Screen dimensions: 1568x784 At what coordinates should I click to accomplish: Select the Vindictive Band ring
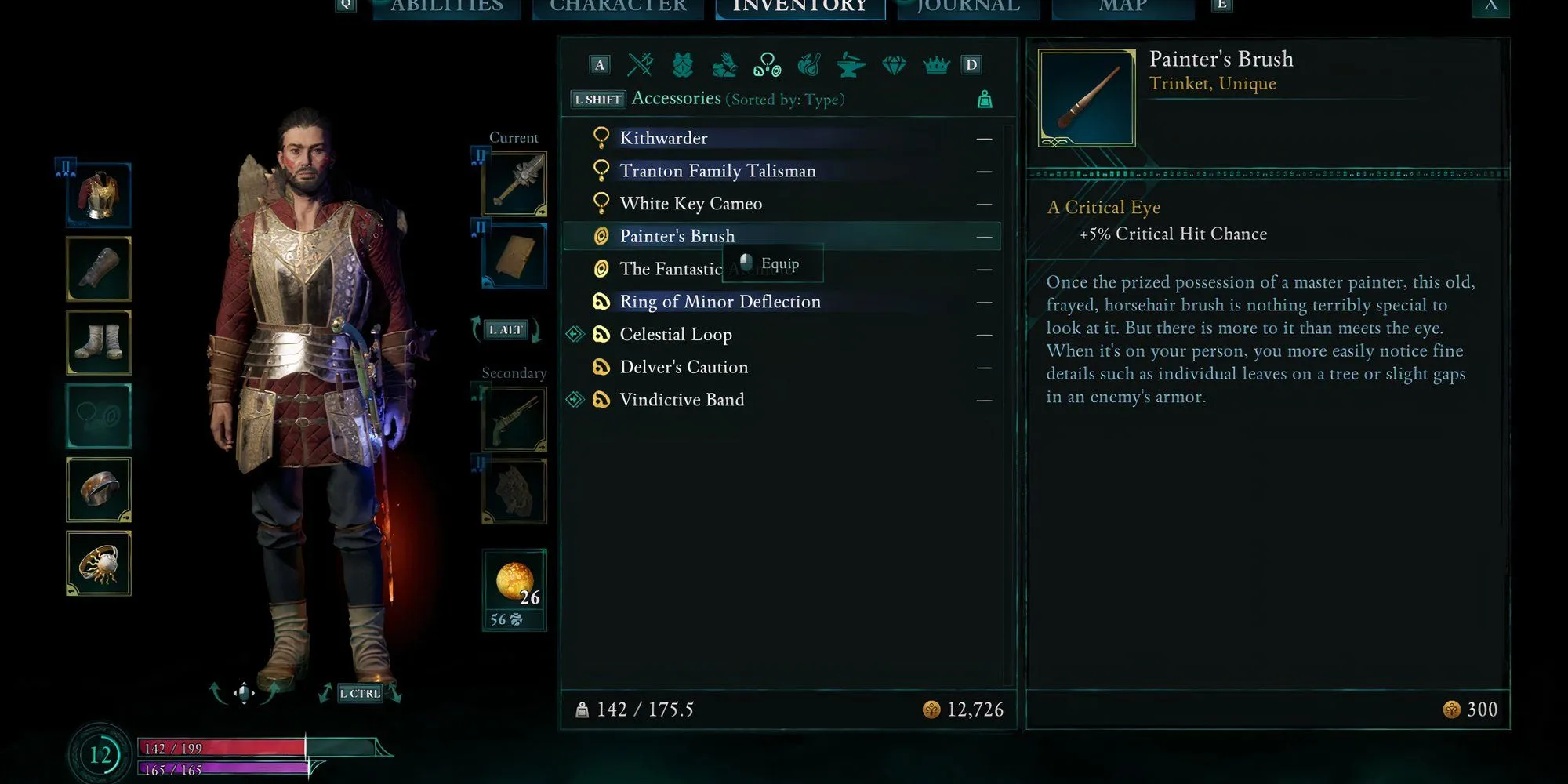pos(682,400)
